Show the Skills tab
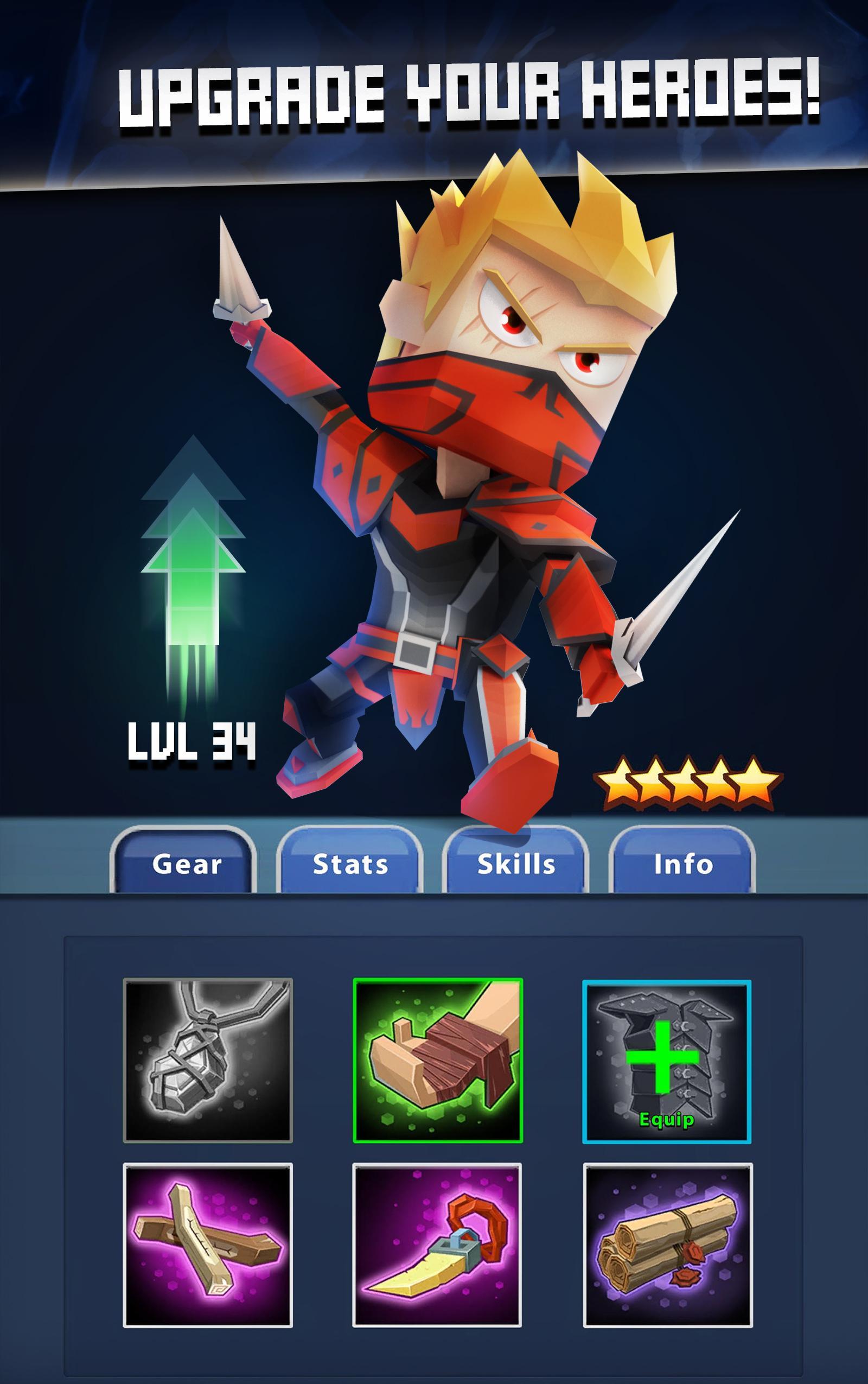 [515, 864]
